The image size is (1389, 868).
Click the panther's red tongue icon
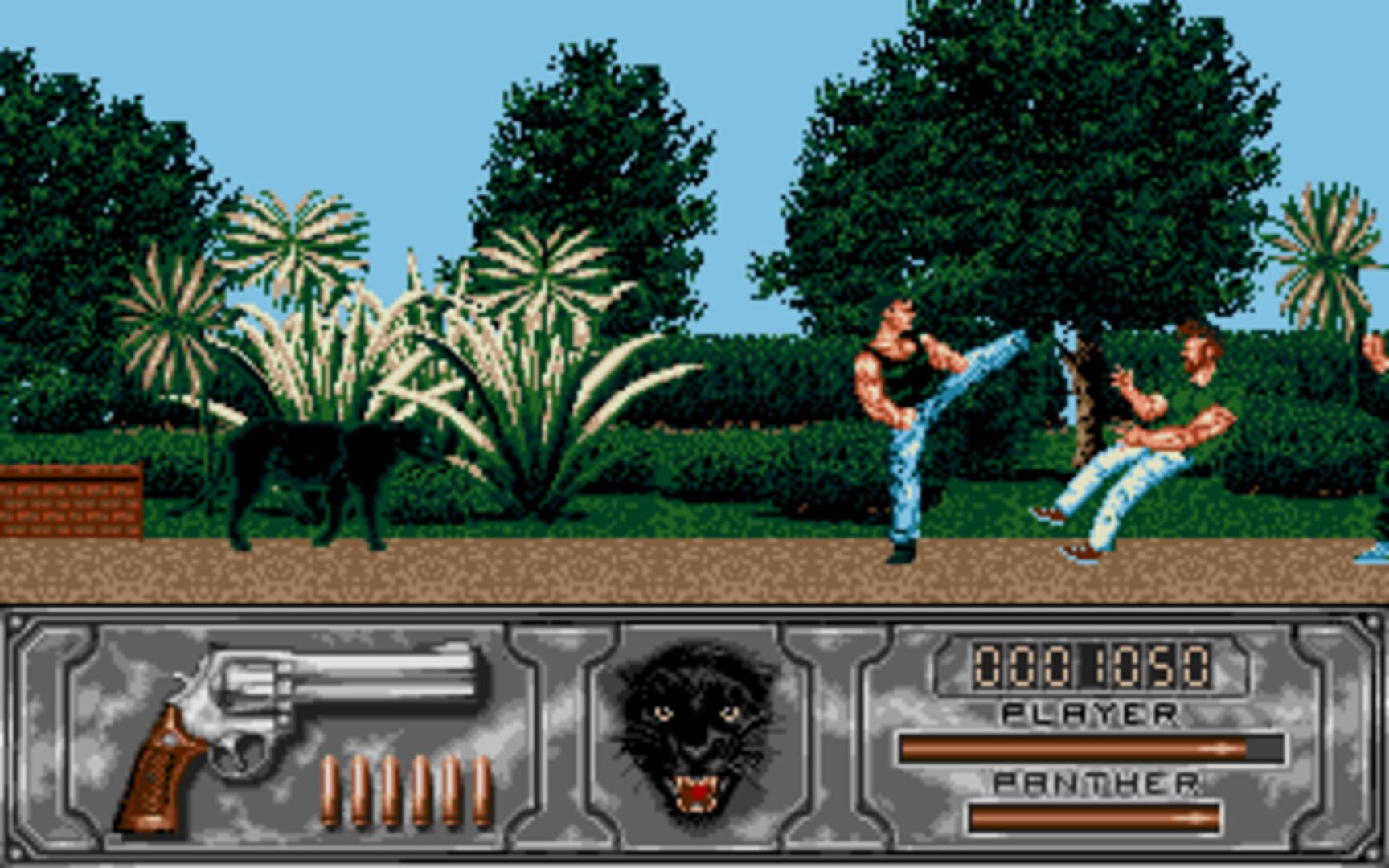pyautogui.click(x=696, y=792)
